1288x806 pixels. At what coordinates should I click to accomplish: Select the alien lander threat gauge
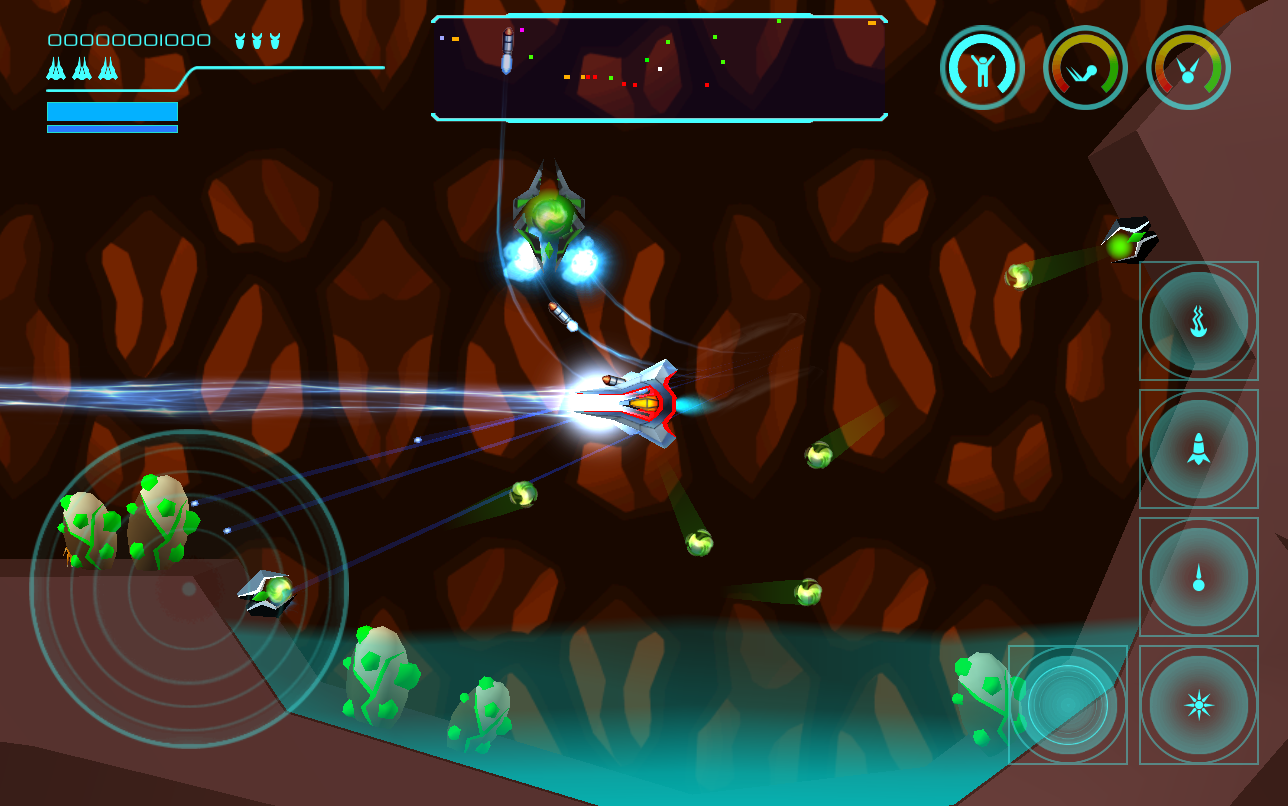pyautogui.click(x=1188, y=68)
